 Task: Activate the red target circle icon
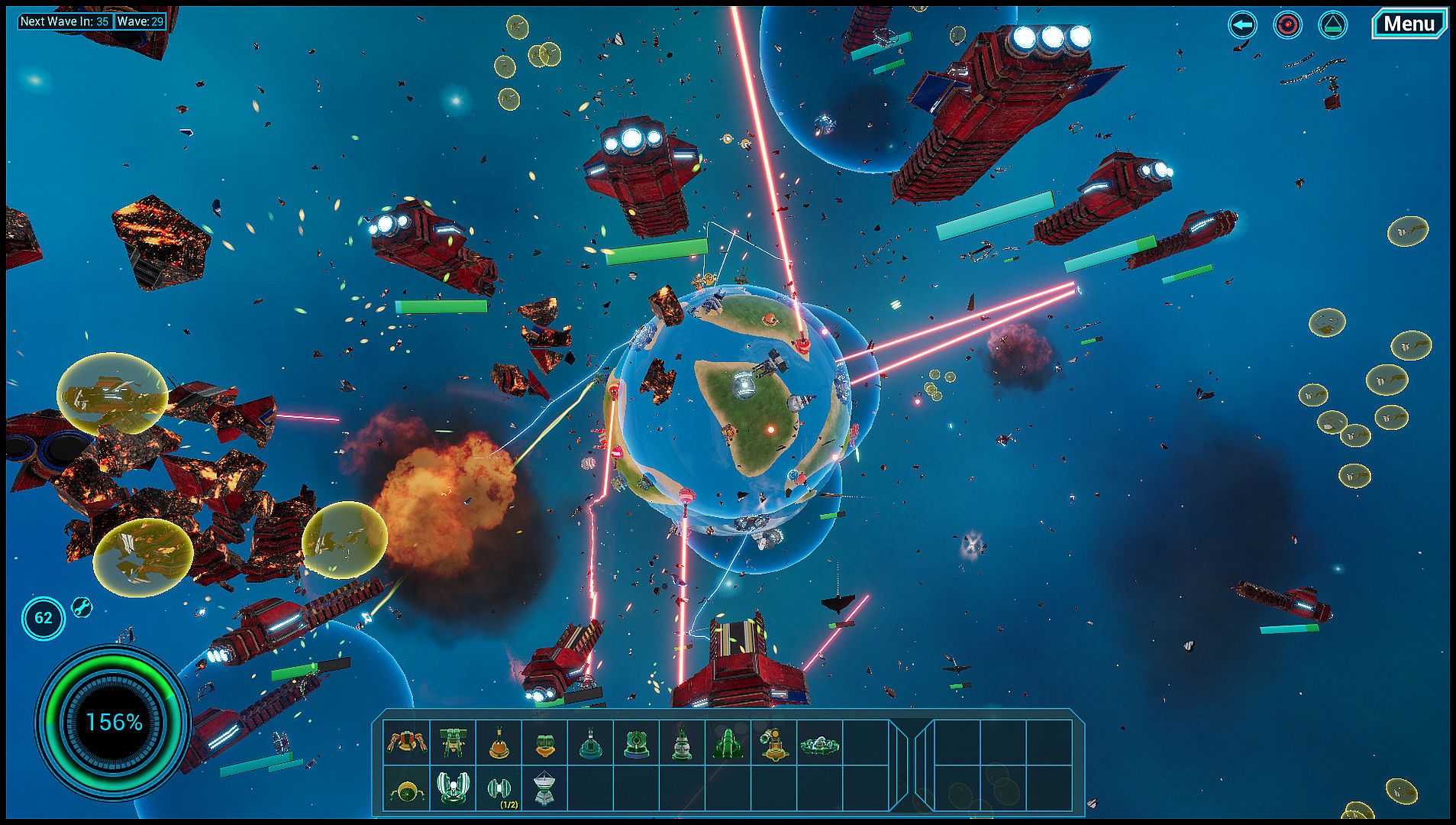[1287, 25]
